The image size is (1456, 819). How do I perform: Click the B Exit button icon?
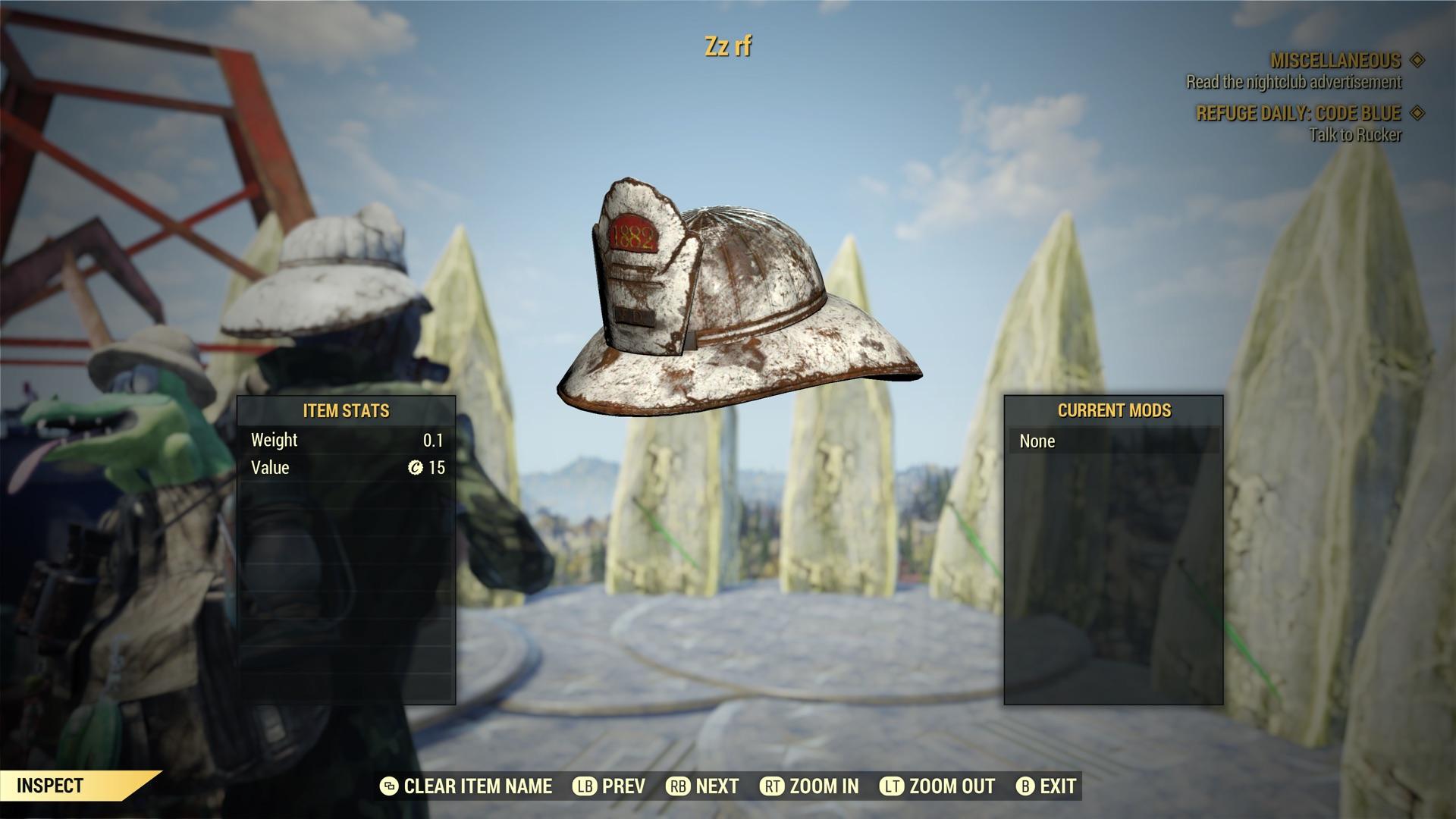click(x=1028, y=786)
